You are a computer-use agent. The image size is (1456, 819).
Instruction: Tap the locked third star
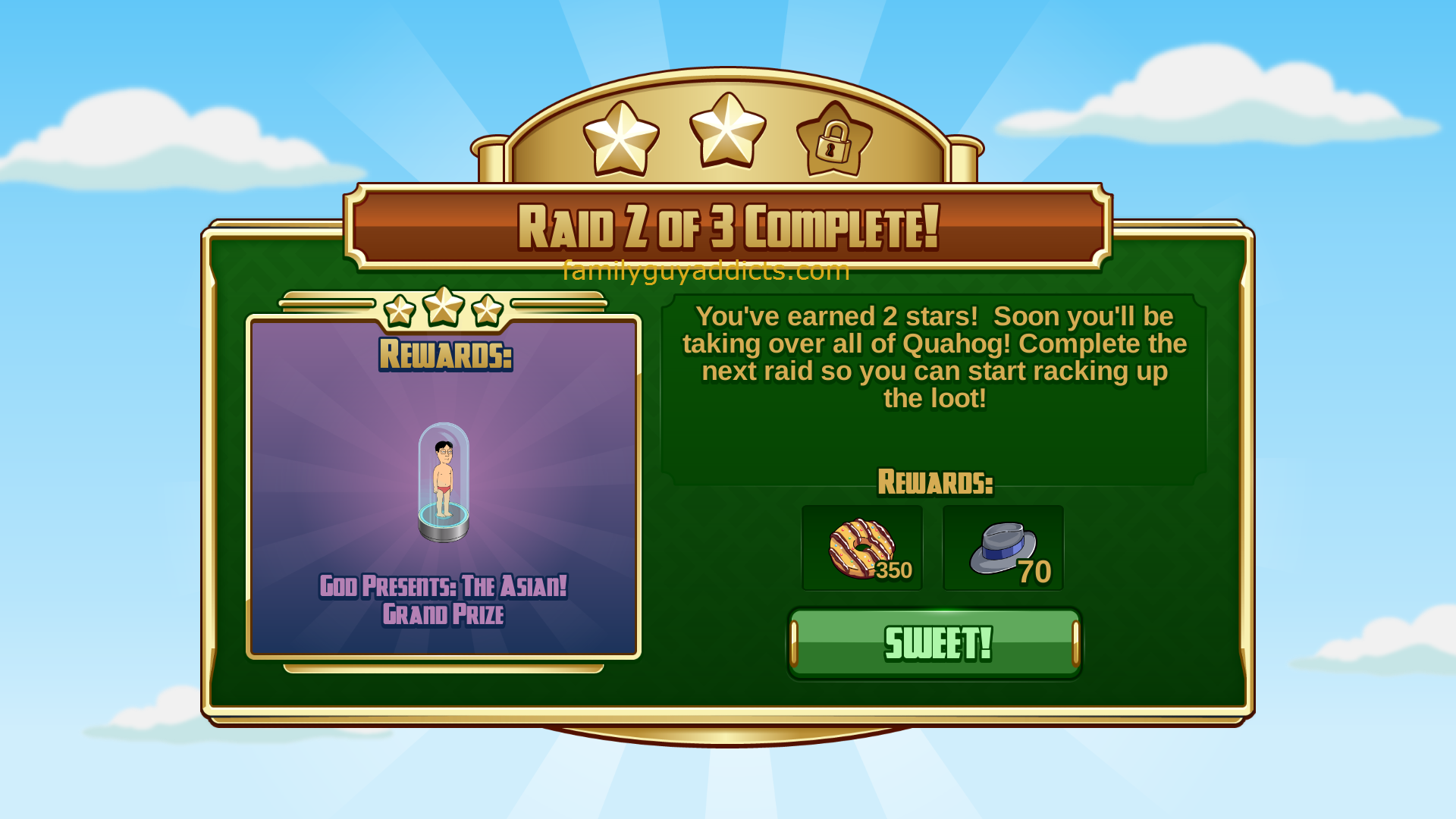coord(834,140)
